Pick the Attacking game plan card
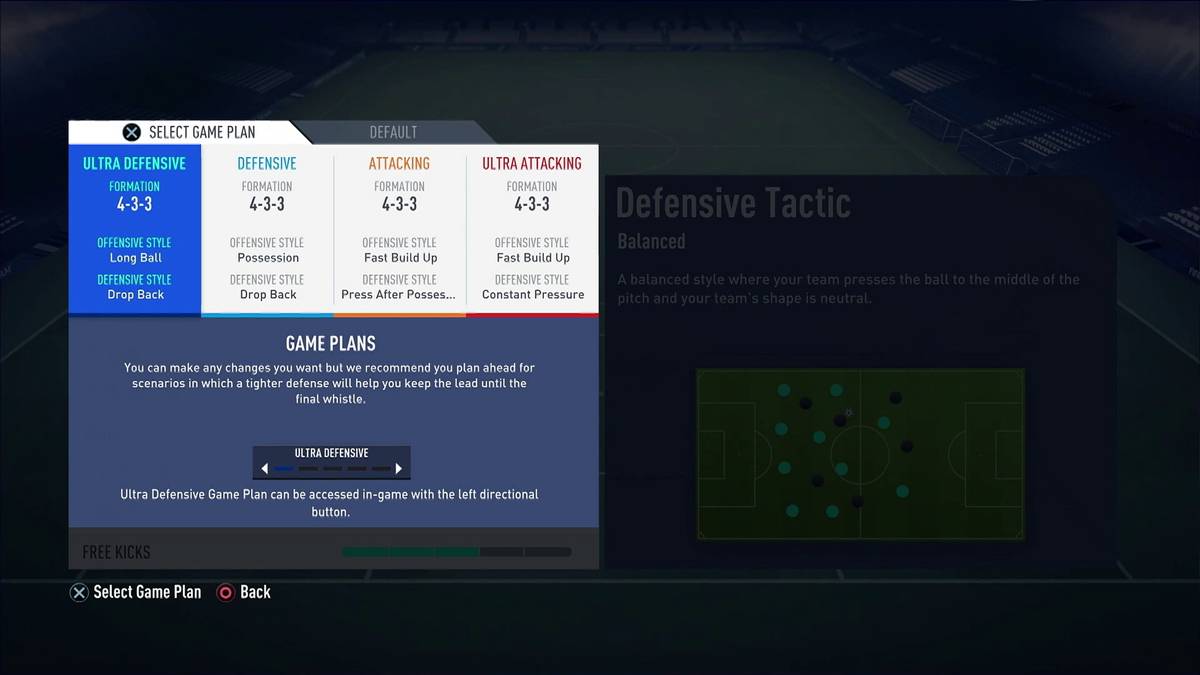 point(399,229)
